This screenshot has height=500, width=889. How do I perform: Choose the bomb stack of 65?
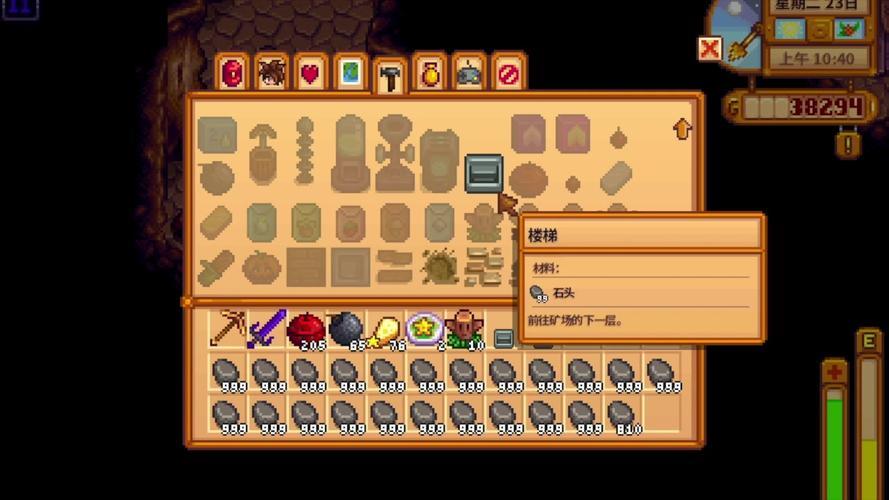click(346, 328)
